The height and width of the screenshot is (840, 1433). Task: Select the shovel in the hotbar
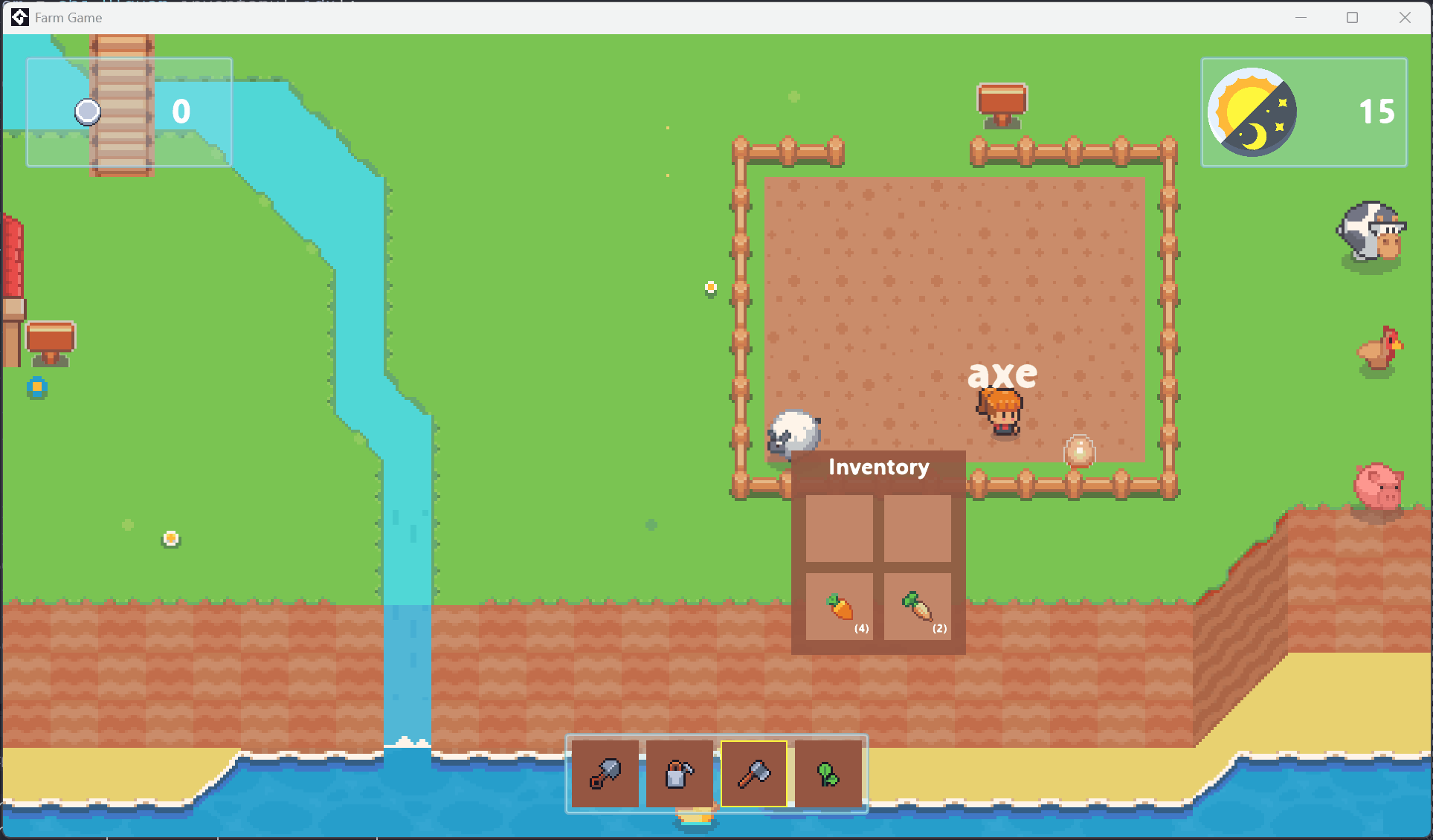click(x=605, y=774)
